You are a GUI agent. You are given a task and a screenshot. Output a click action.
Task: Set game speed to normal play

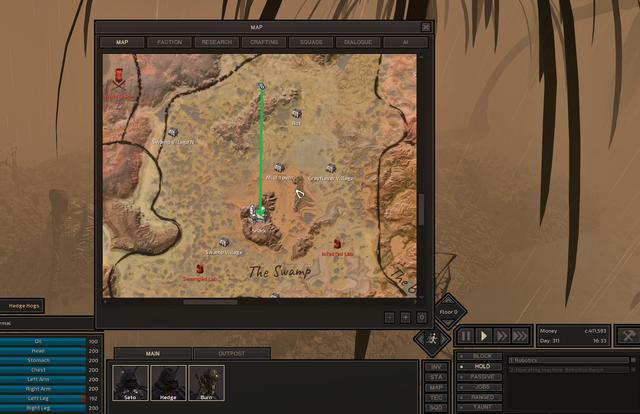[484, 336]
